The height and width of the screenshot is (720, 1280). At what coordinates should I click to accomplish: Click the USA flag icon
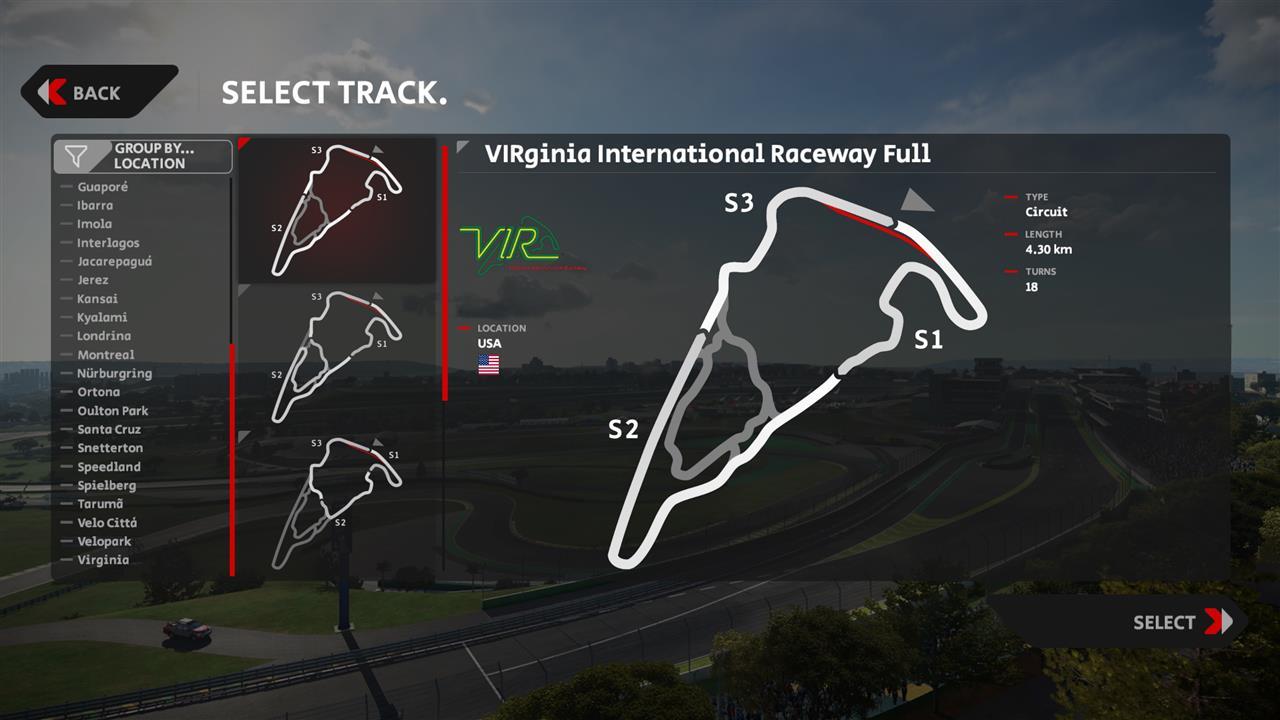(488, 365)
